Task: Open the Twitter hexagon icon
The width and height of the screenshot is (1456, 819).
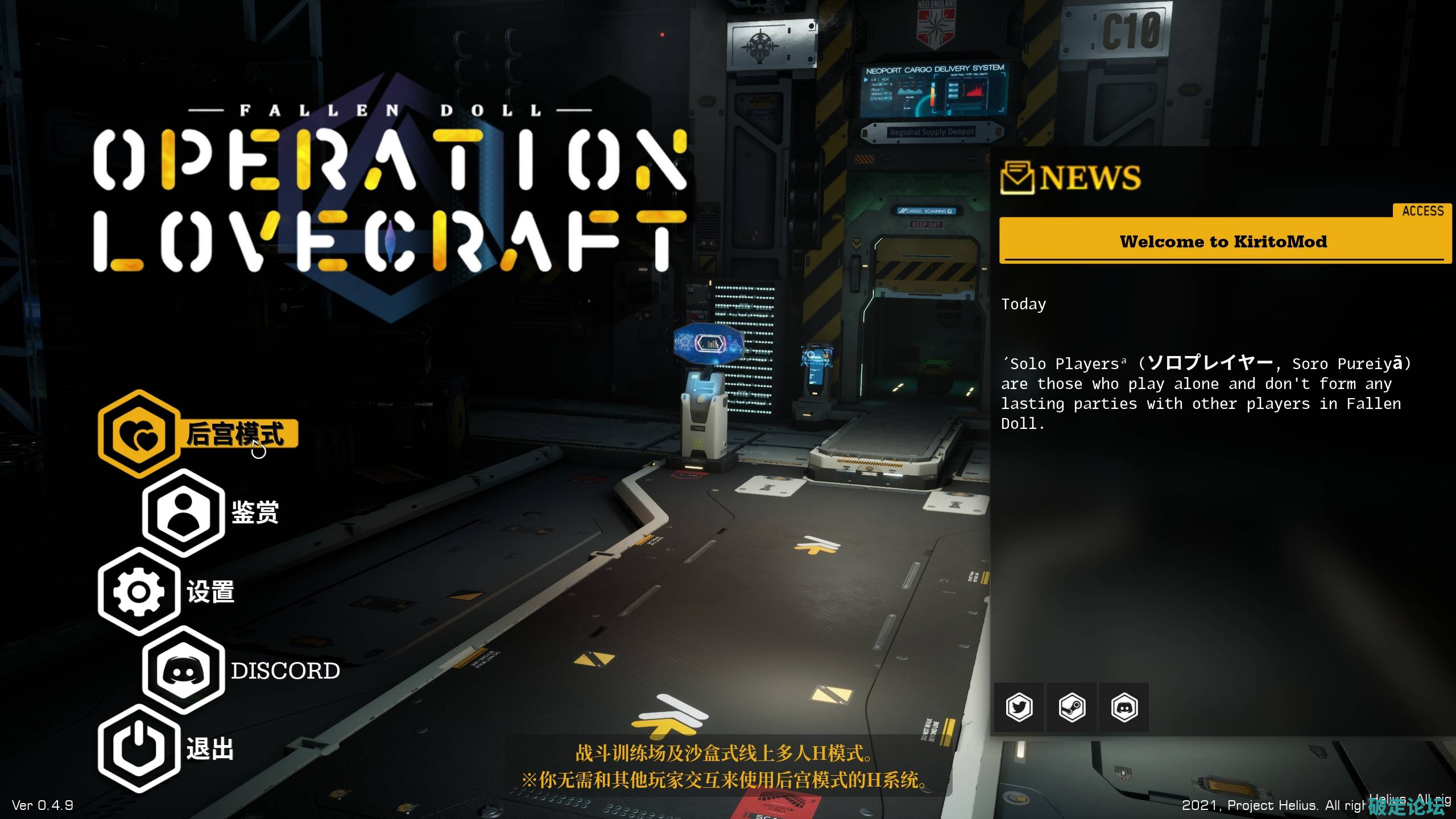Action: [x=1019, y=708]
